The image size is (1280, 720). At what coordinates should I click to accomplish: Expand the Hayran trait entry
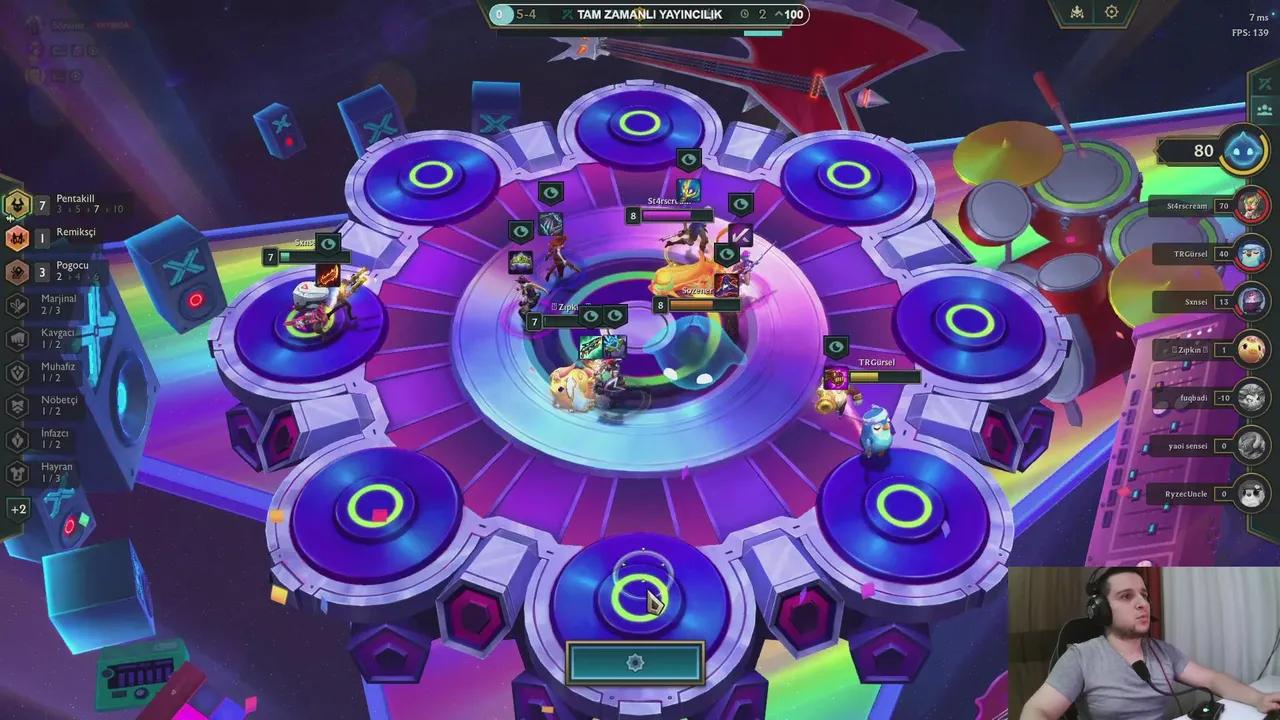tap(16, 470)
